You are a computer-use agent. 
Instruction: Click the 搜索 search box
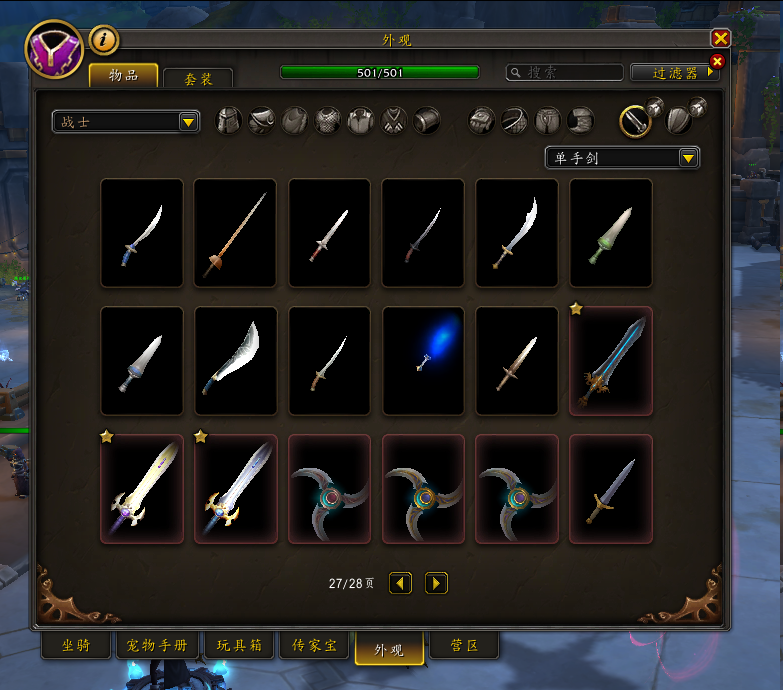[x=565, y=73]
